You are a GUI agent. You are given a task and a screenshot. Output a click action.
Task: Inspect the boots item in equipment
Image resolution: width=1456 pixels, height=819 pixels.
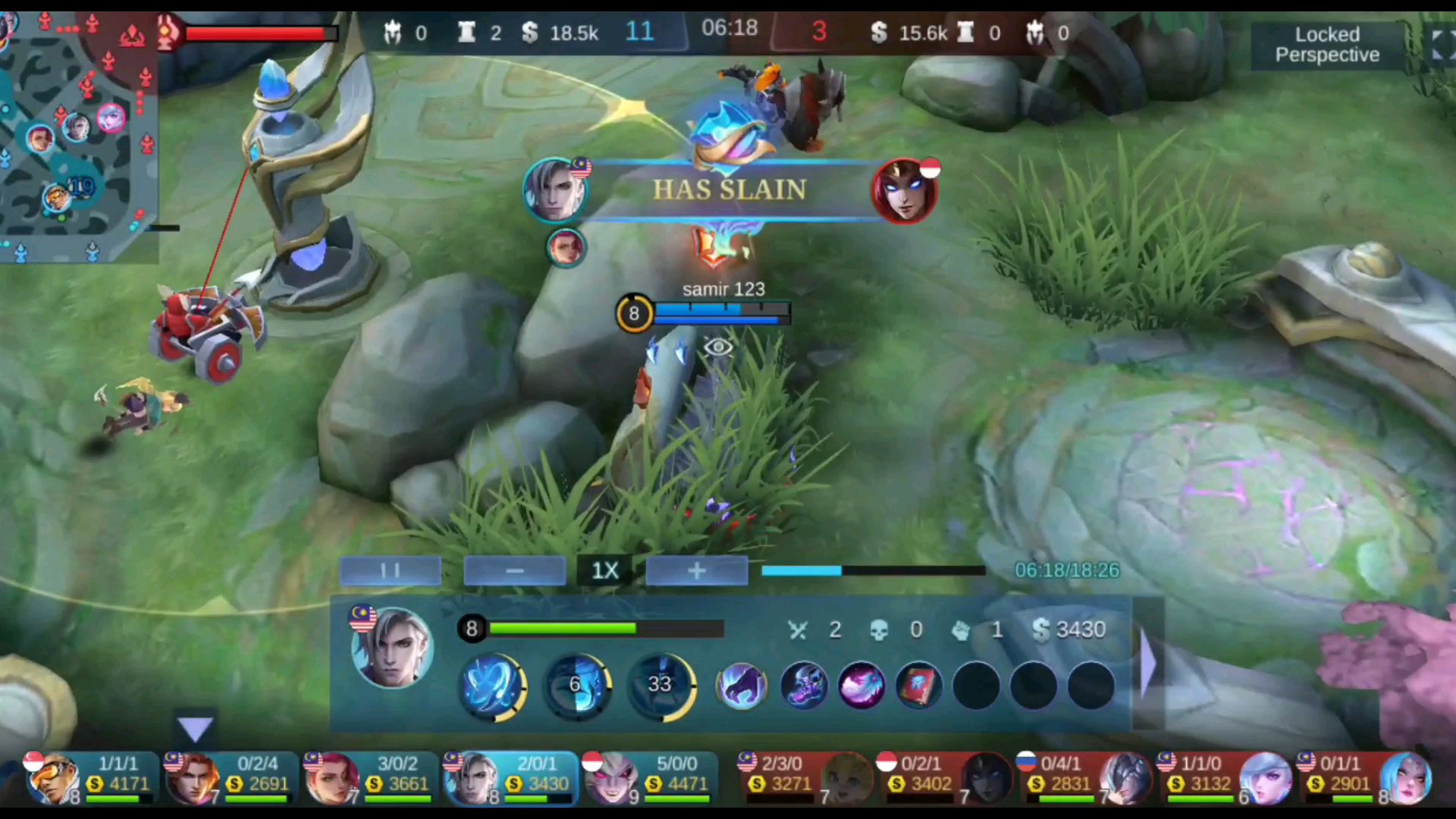coord(804,686)
